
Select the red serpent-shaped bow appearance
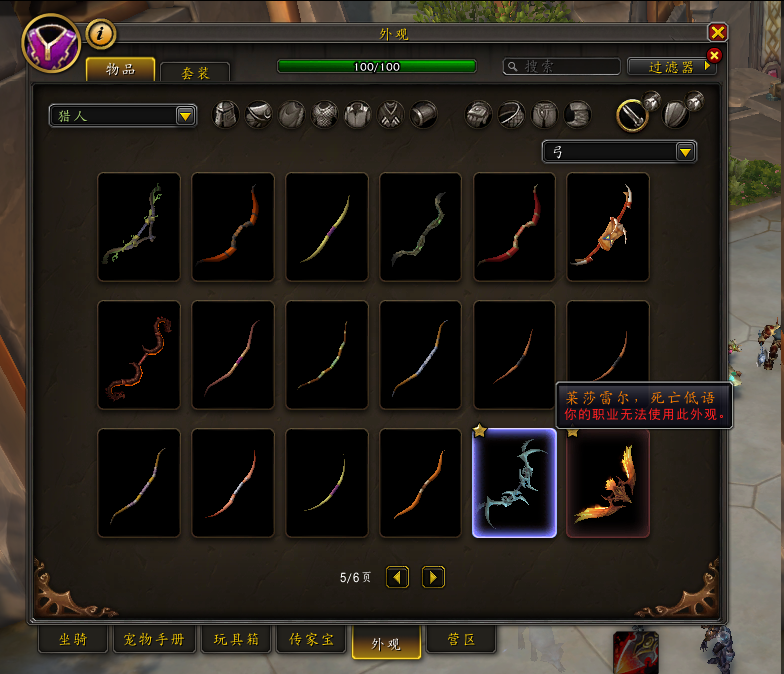click(139, 355)
